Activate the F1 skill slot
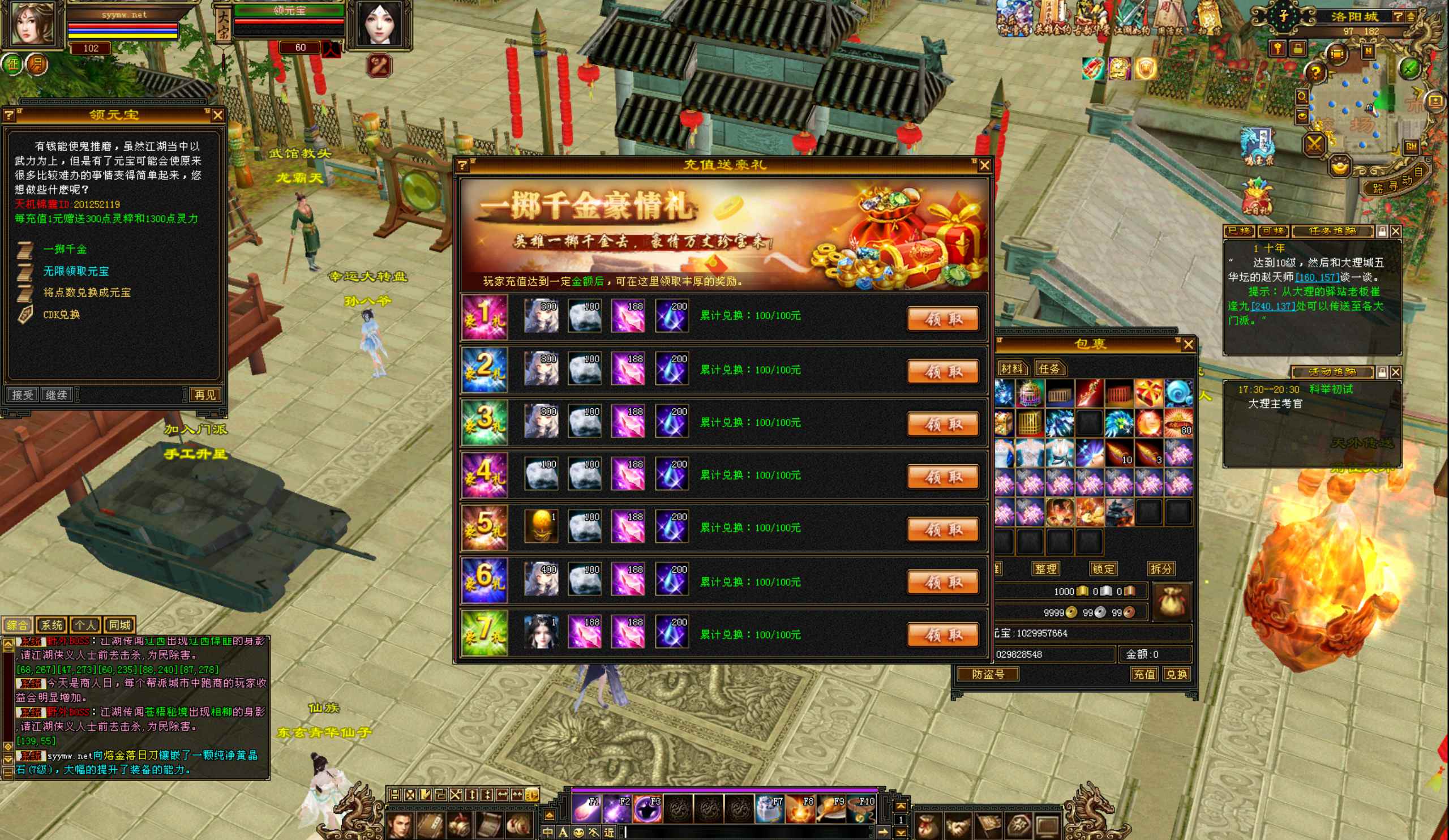 click(586, 808)
